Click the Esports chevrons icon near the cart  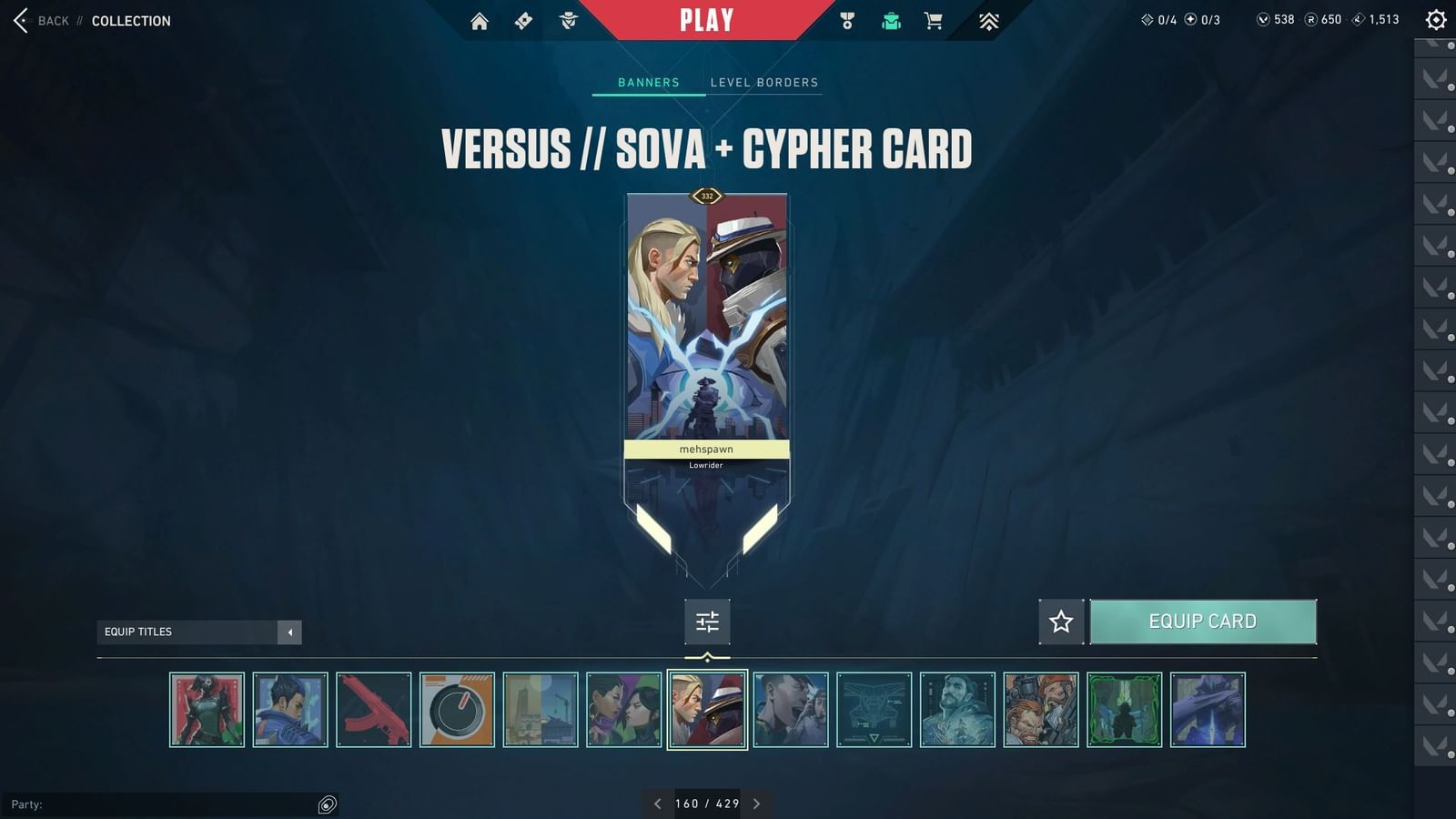pyautogui.click(x=989, y=19)
